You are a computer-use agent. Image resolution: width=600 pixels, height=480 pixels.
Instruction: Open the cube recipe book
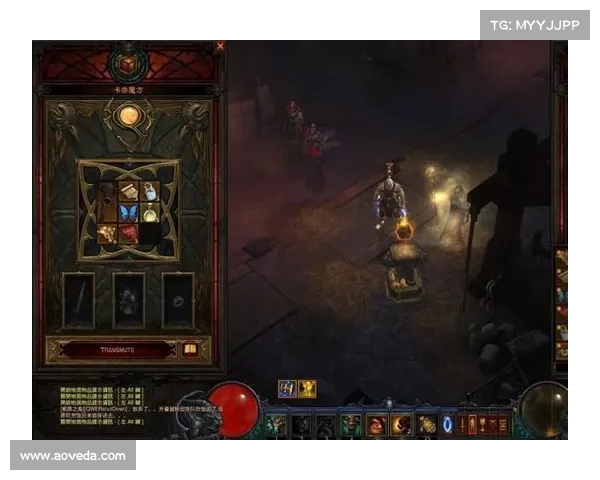[x=190, y=350]
